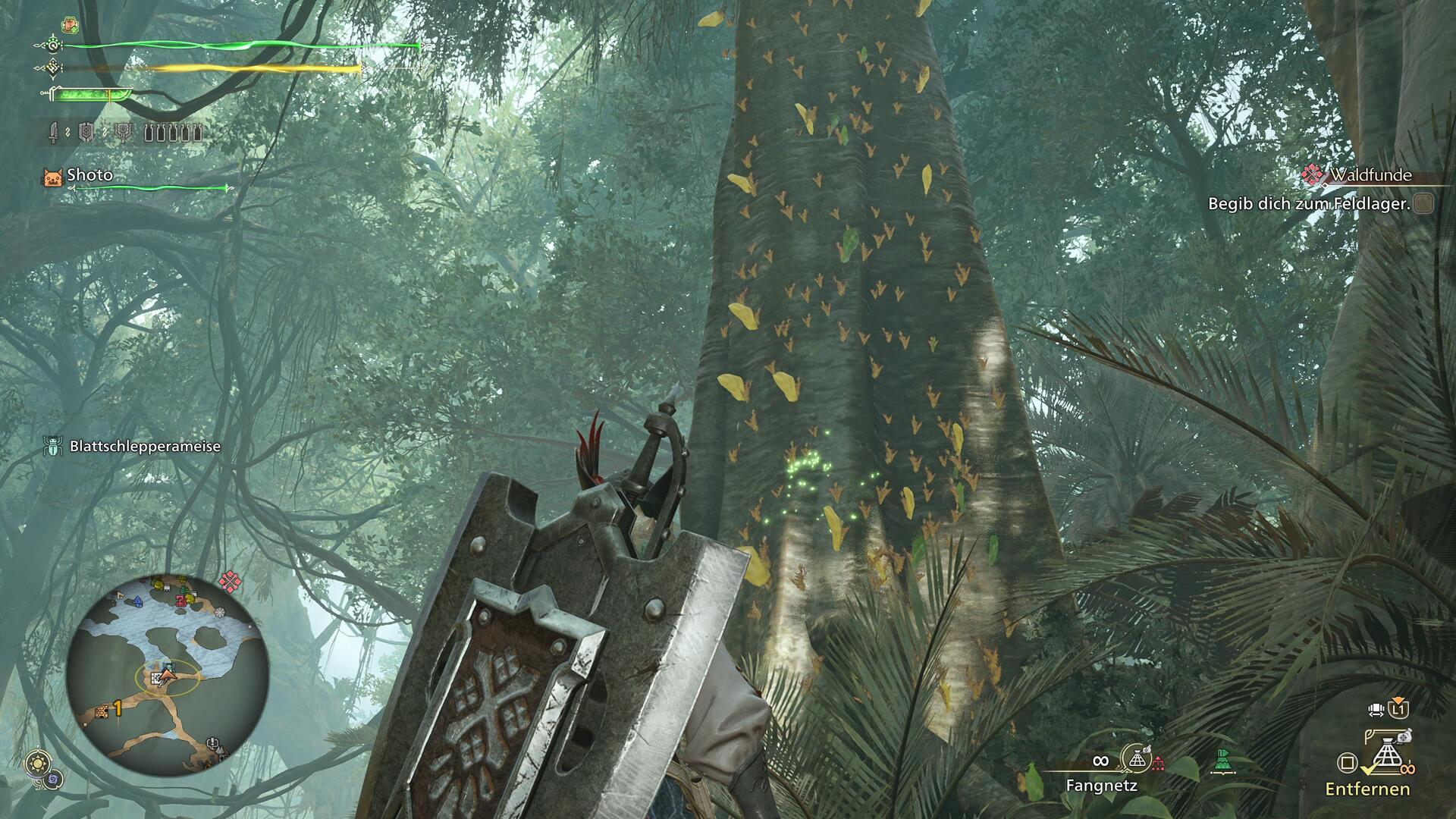Screen dimensions: 1456x819
Task: Select the meal buff status icon
Action: coord(70,25)
